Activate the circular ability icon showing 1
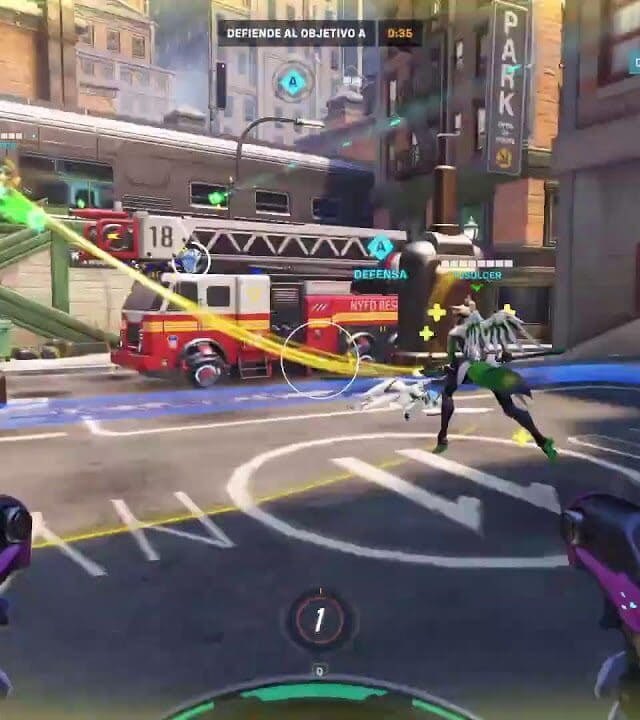This screenshot has width=640, height=720. (x=319, y=619)
